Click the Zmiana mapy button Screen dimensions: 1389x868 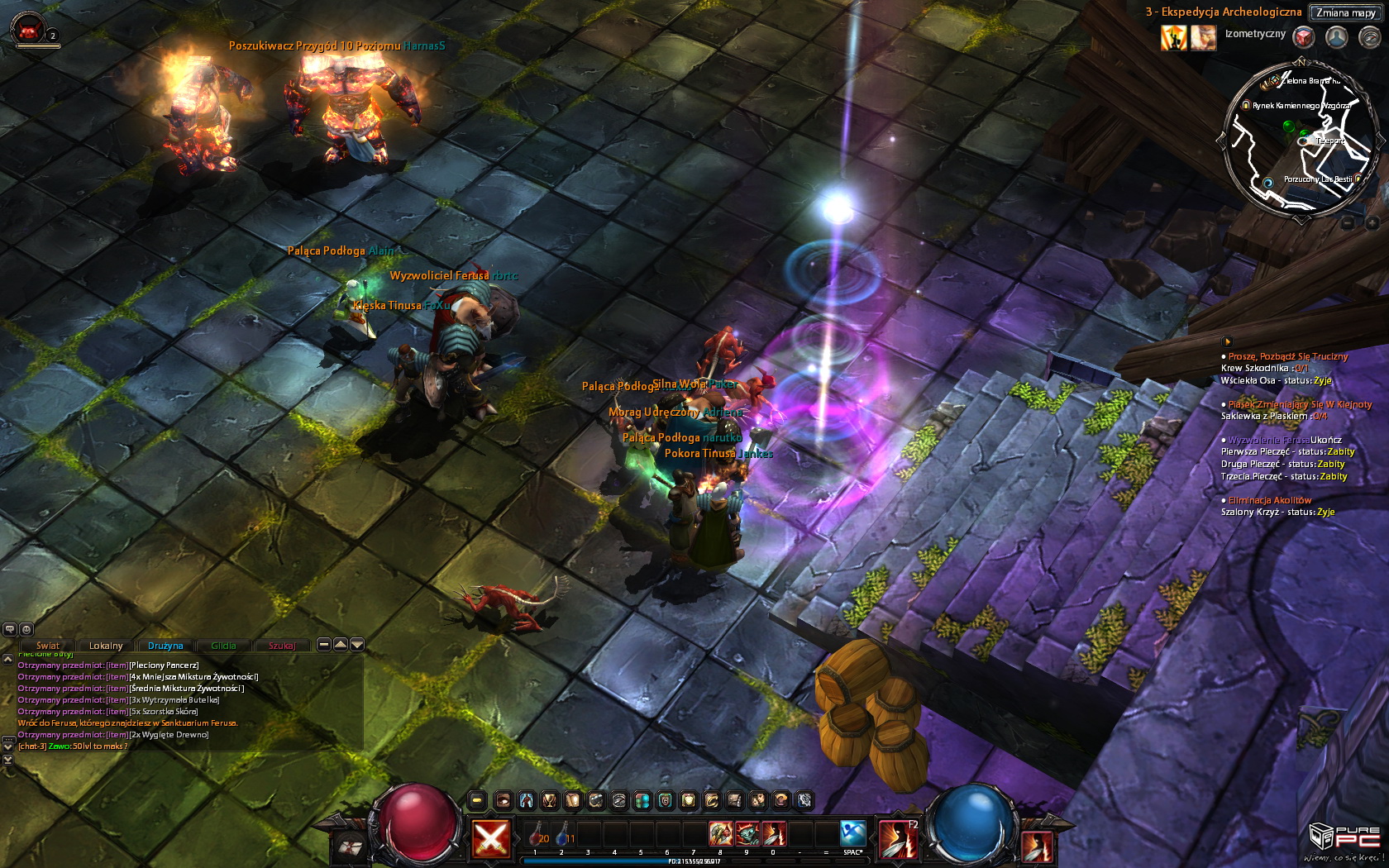pos(1345,12)
